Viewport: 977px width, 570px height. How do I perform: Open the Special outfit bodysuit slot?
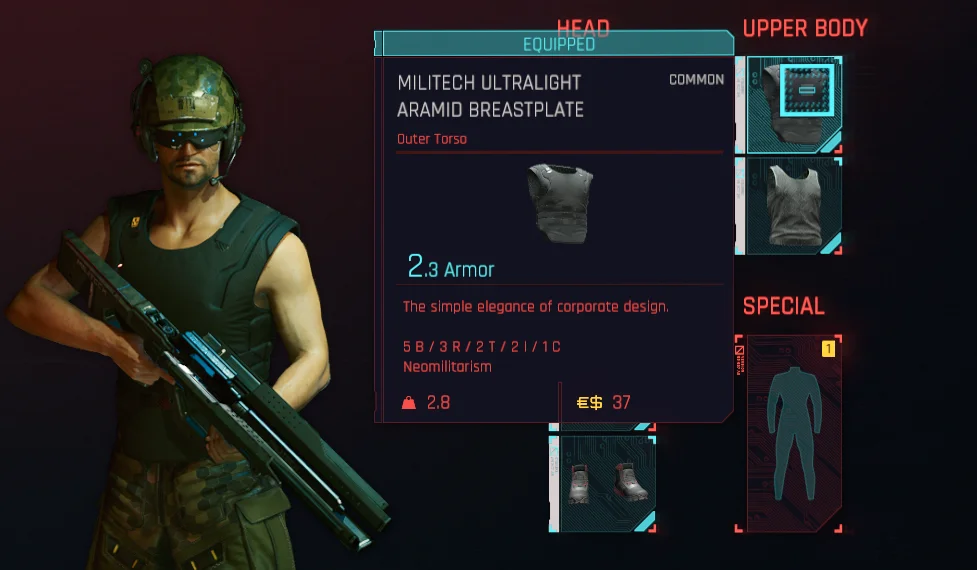[789, 434]
